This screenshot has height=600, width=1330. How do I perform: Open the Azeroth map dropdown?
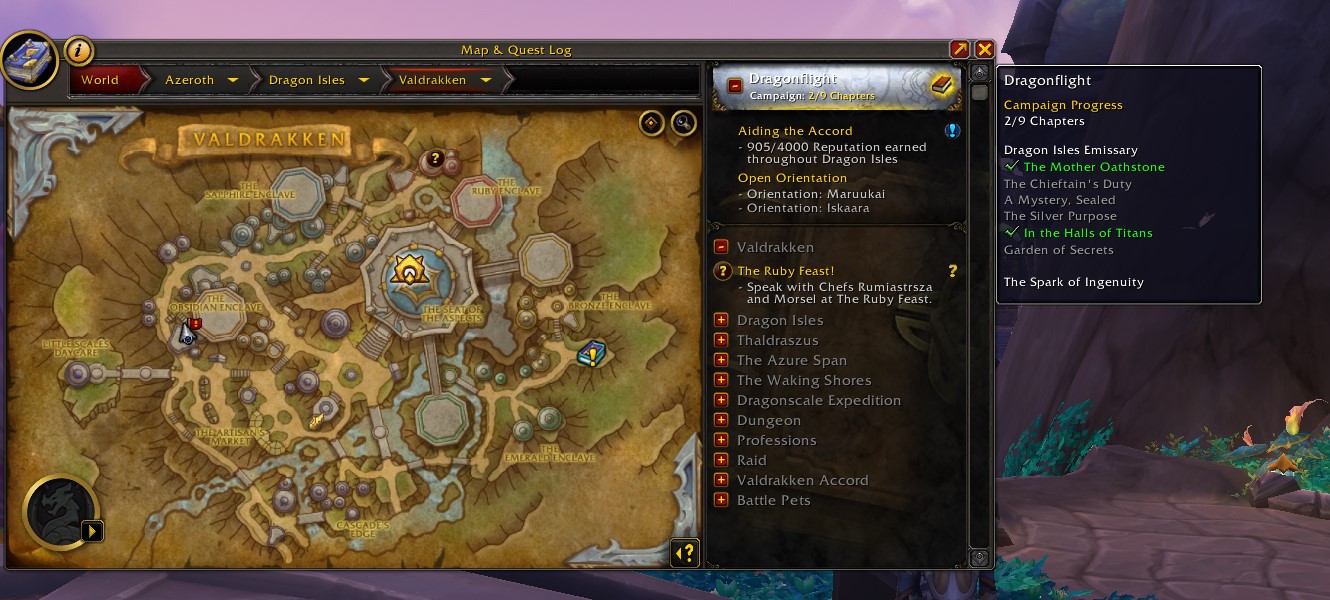click(x=232, y=80)
